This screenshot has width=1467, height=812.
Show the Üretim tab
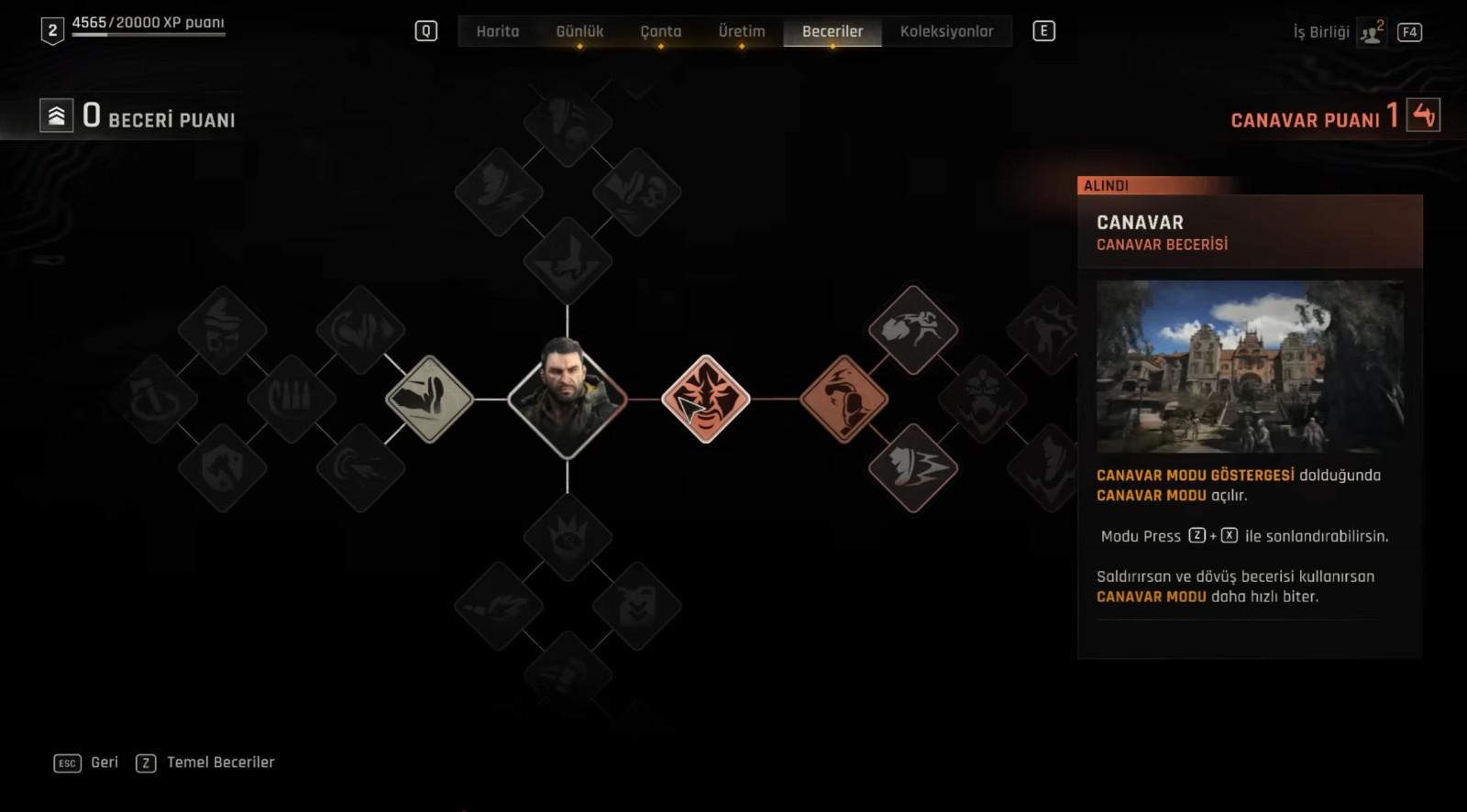(x=742, y=31)
